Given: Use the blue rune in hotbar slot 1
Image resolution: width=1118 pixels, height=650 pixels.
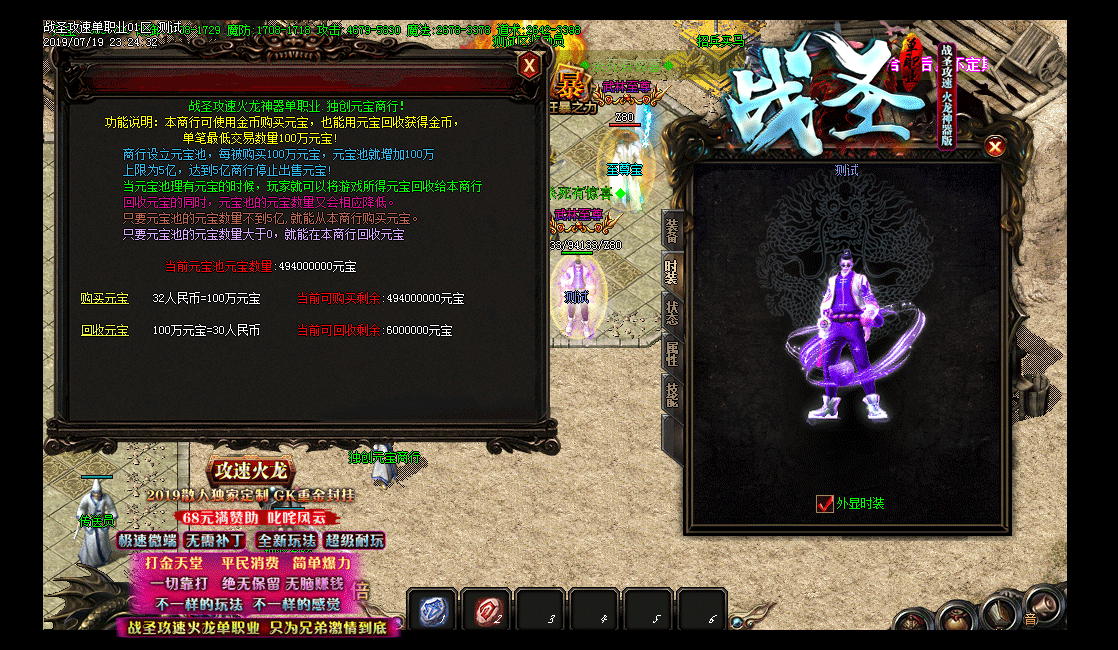Looking at the screenshot, I should (432, 611).
